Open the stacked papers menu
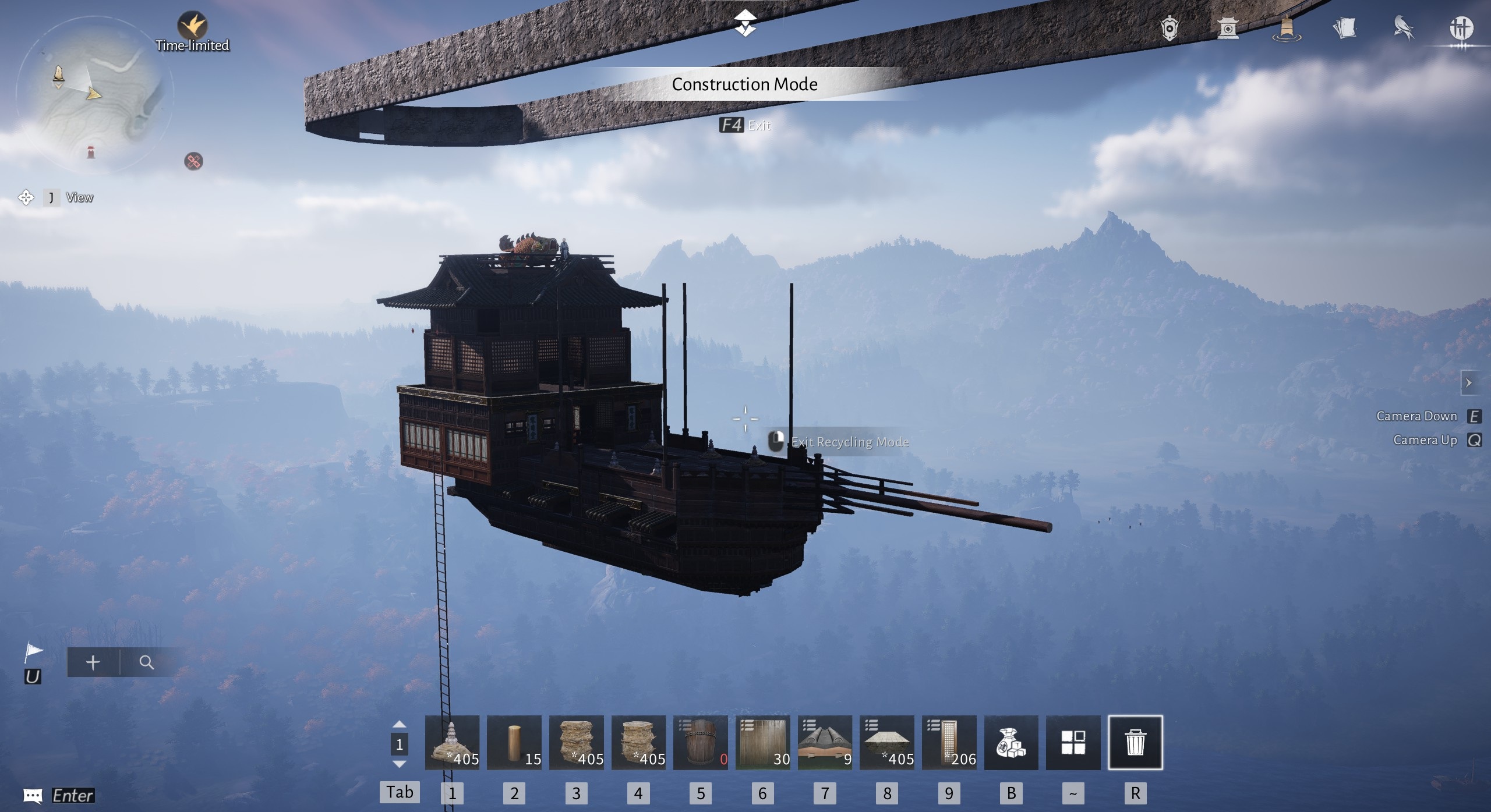1491x812 pixels. 1345,28
